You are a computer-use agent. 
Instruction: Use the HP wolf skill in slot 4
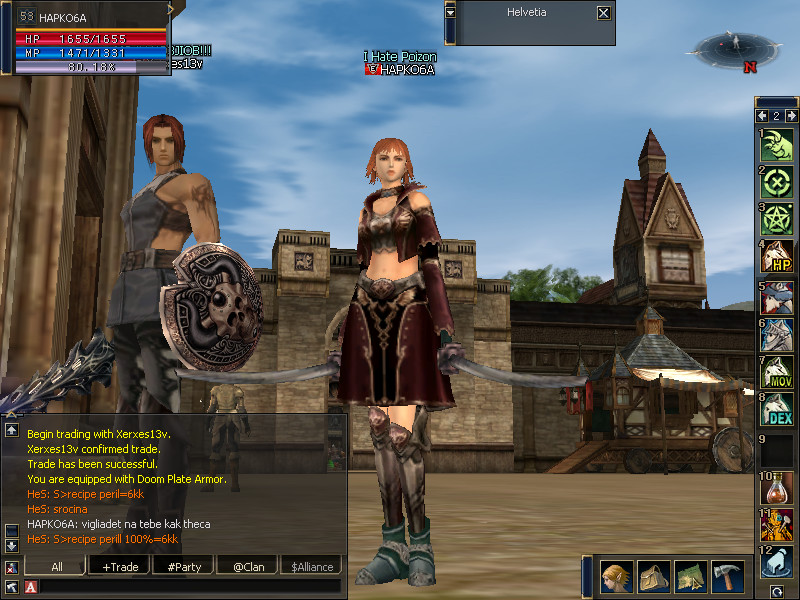777,257
